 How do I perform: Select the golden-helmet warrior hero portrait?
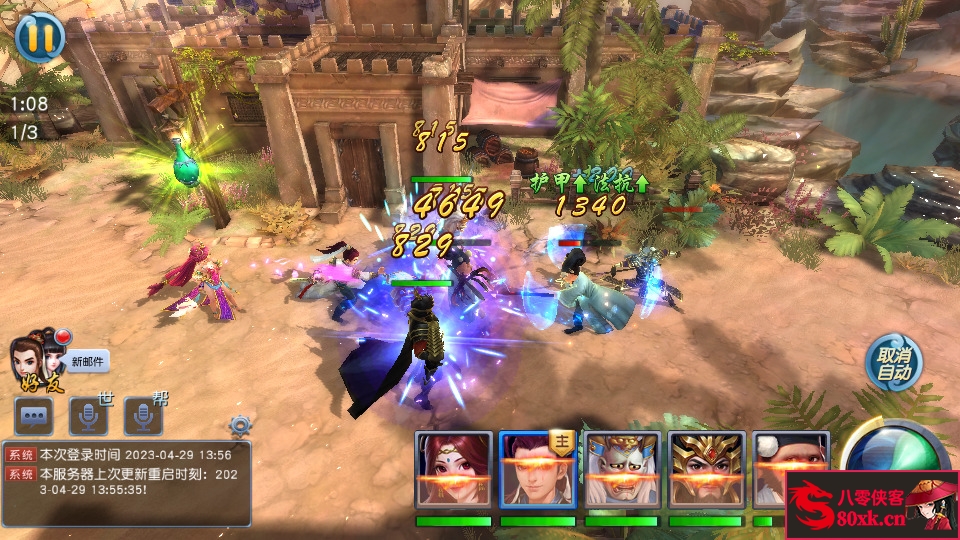point(706,470)
